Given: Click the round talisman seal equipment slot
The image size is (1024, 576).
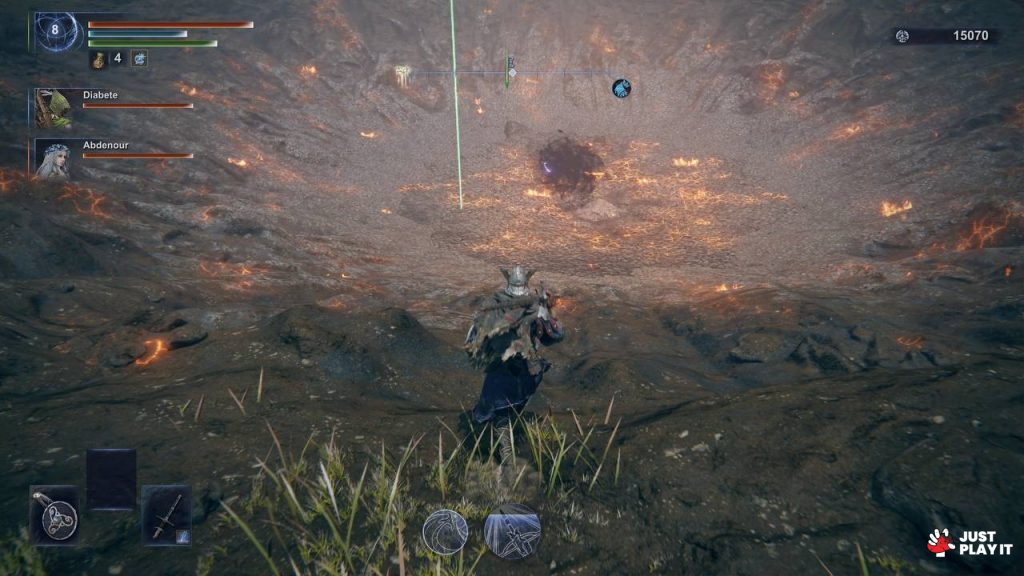Looking at the screenshot, I should (x=55, y=516).
